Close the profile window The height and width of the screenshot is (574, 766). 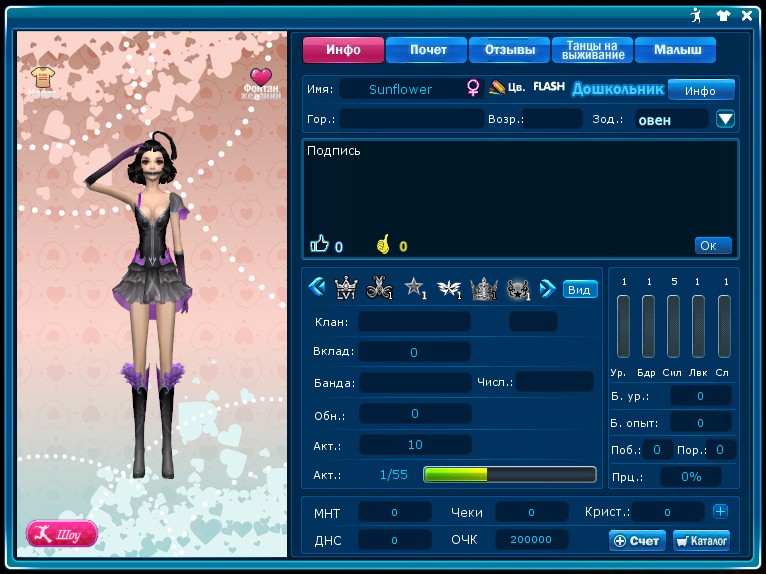pos(747,15)
